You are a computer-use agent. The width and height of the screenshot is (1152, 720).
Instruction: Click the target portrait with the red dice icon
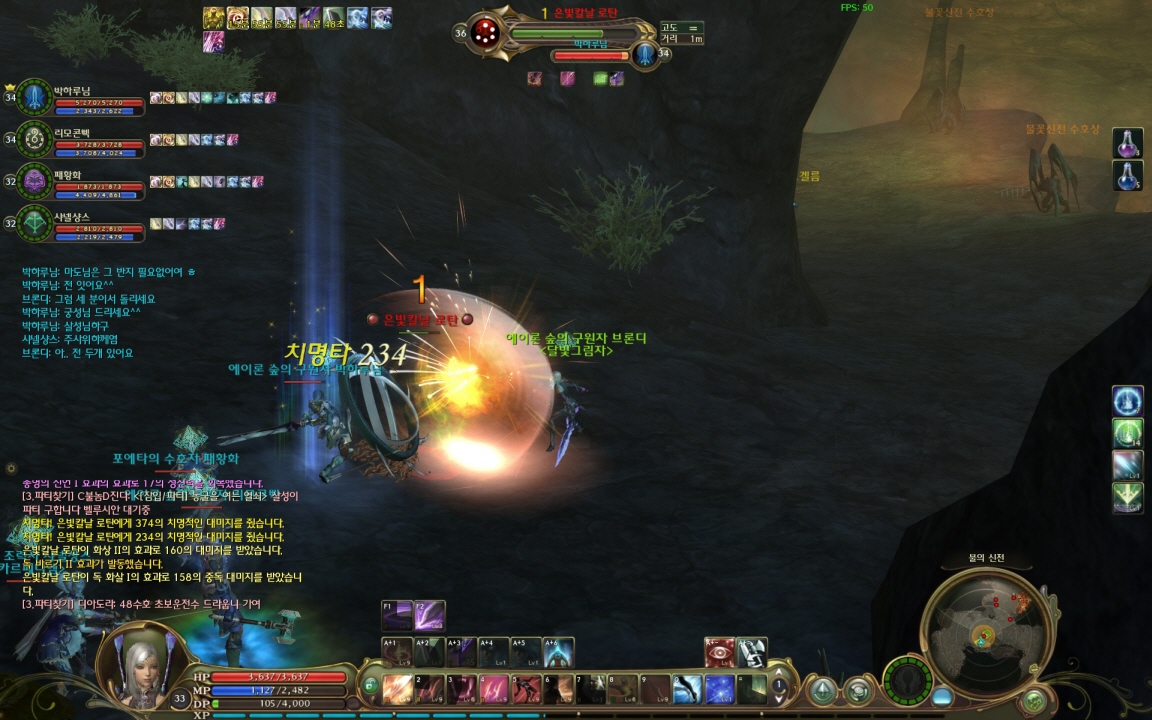[x=486, y=32]
